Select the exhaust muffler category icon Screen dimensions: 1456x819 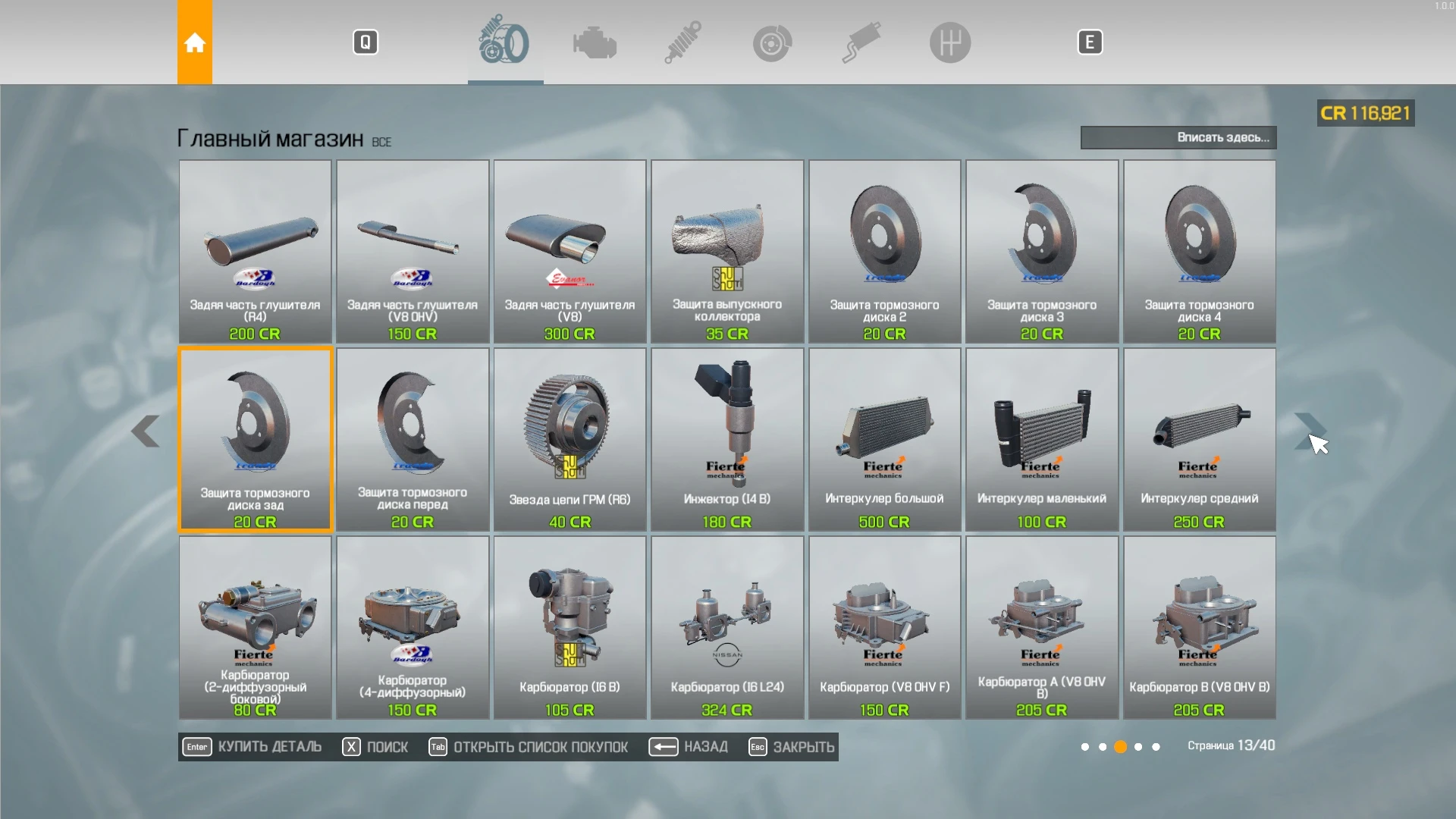click(861, 42)
